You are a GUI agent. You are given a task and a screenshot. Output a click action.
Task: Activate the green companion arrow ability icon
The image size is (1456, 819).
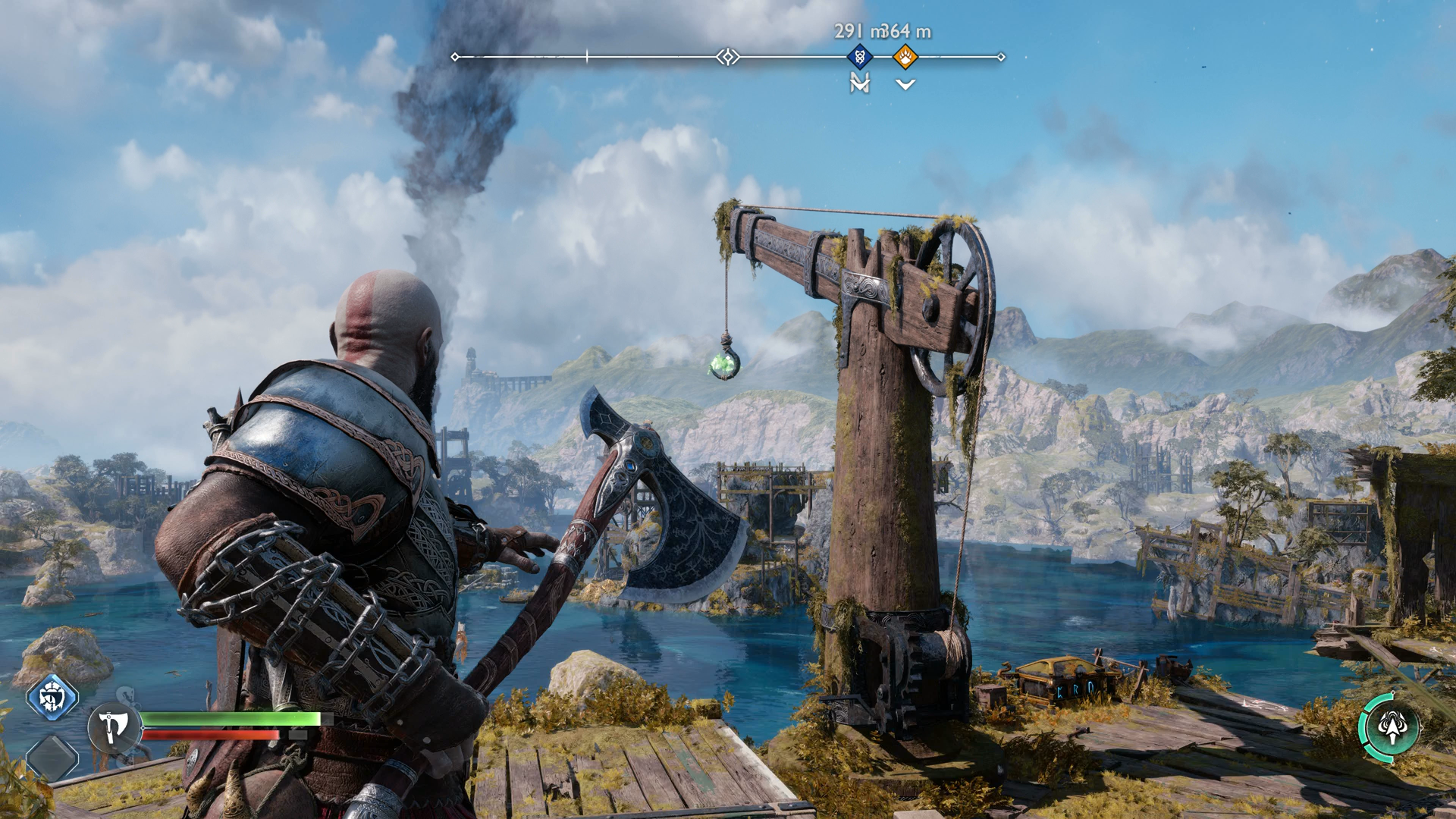1392,727
